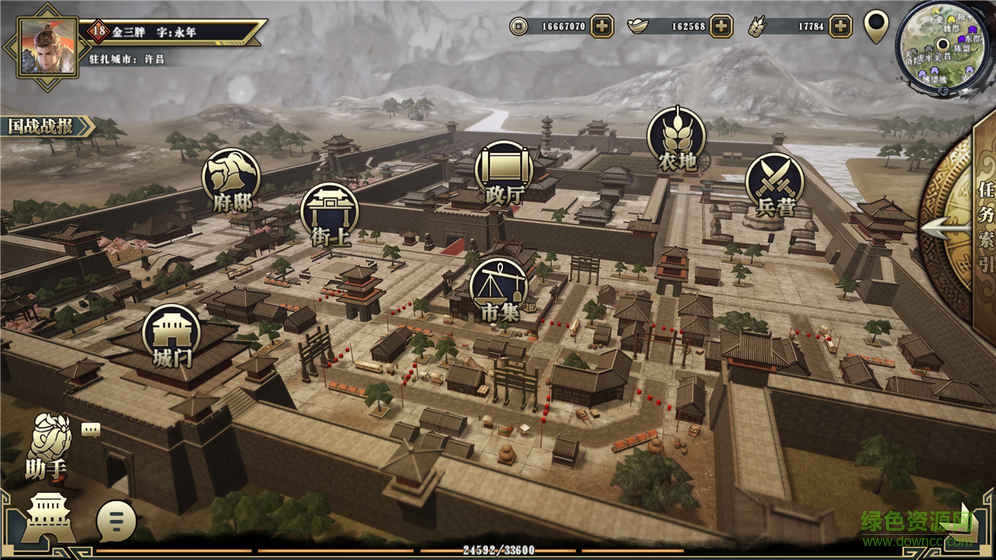The width and height of the screenshot is (996, 560).
Task: Open the small chat speech bubble near 助手
Action: [91, 429]
